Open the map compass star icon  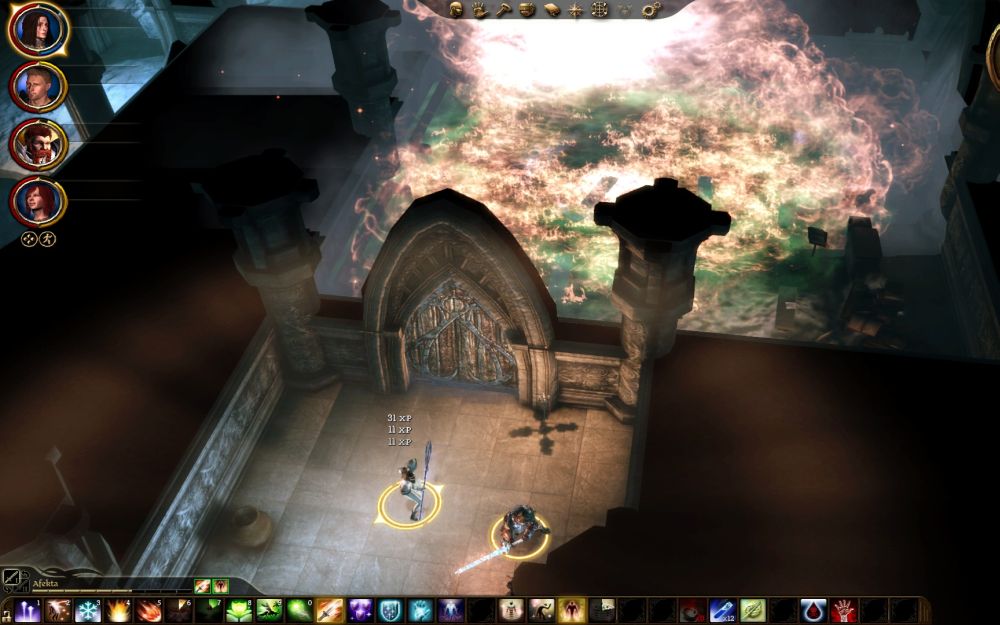pyautogui.click(x=576, y=9)
